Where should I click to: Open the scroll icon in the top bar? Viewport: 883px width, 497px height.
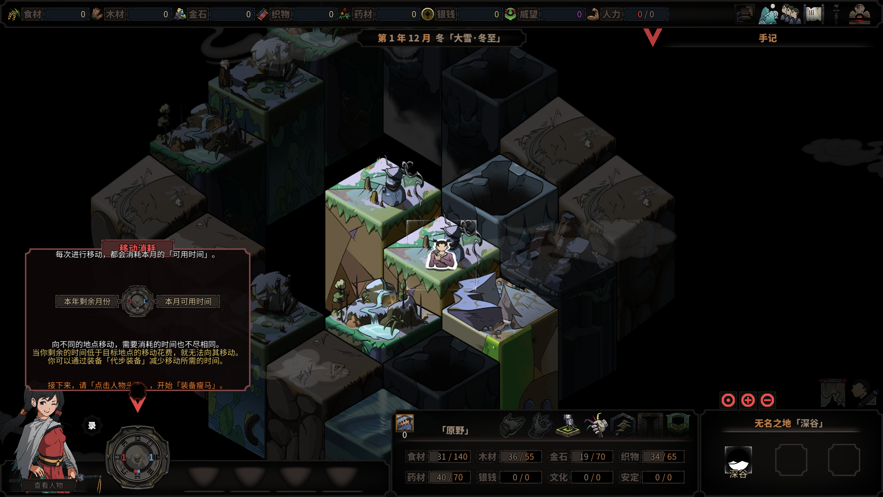(x=814, y=14)
